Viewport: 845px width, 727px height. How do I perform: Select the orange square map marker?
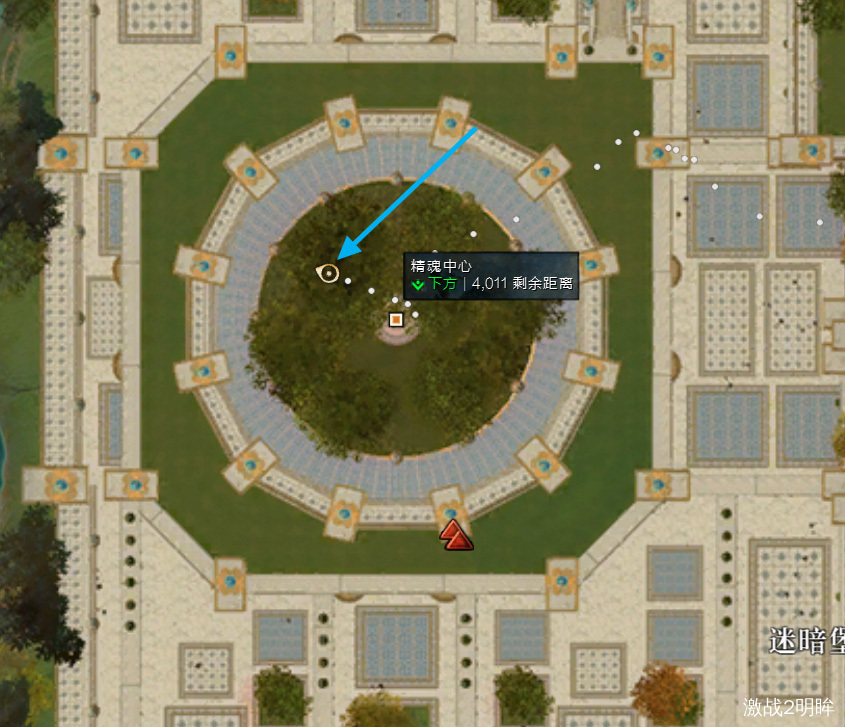(396, 319)
